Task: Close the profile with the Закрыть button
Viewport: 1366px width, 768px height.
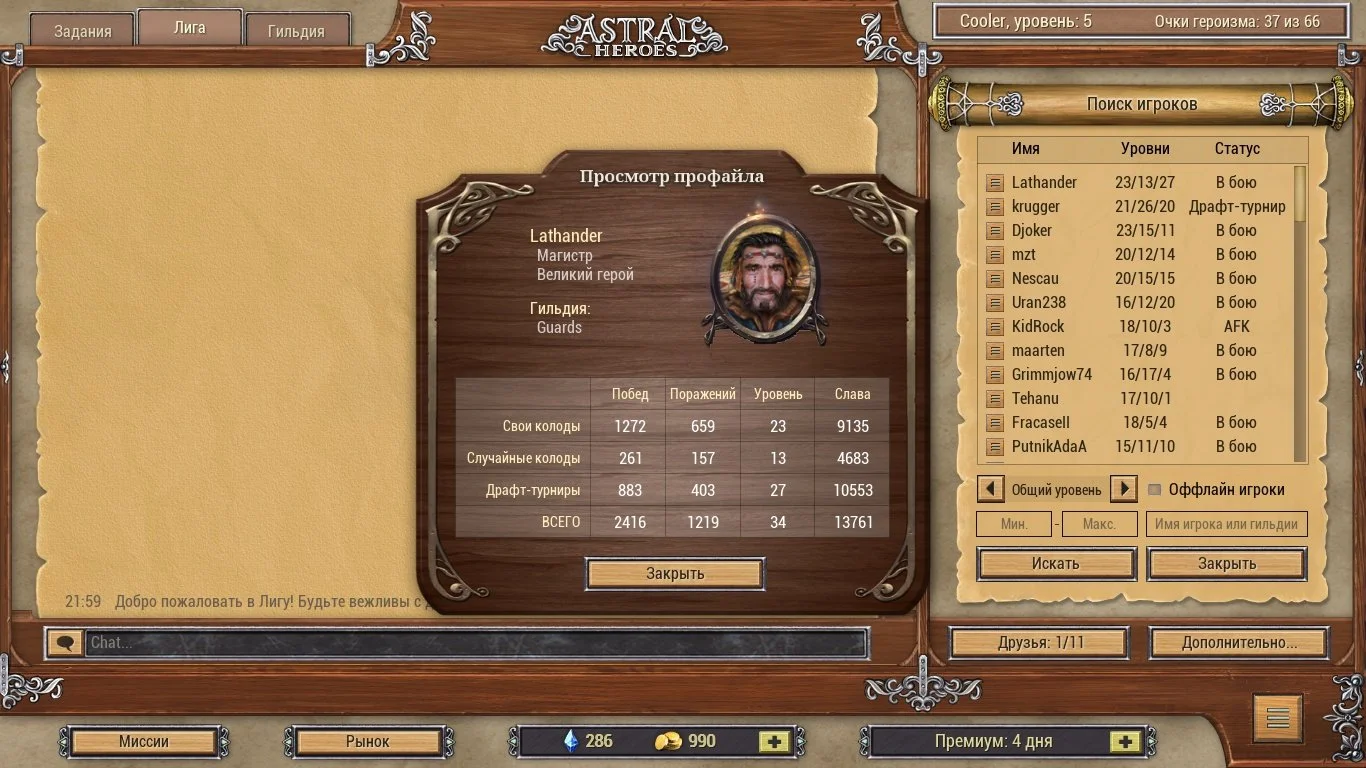Action: tap(675, 573)
